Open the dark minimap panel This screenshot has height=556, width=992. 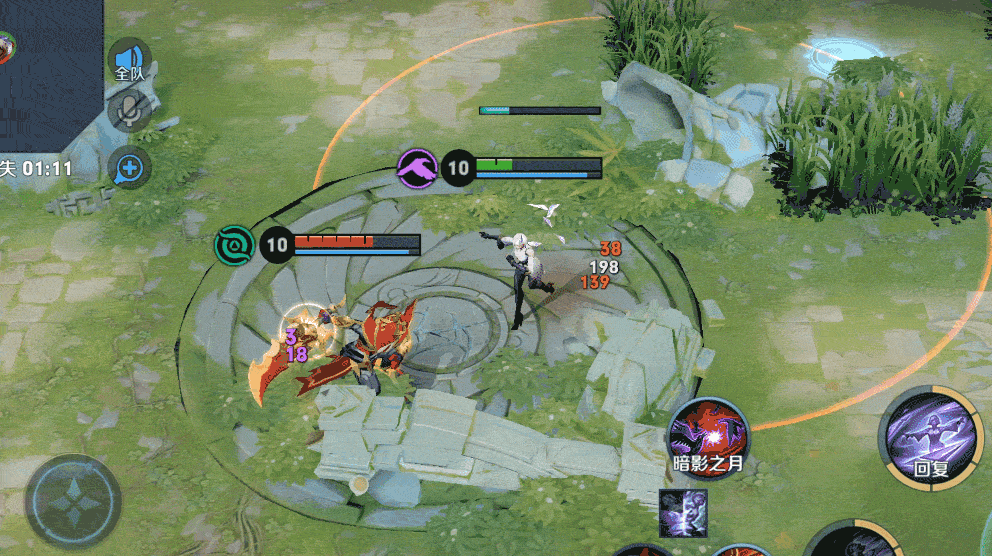click(x=50, y=70)
